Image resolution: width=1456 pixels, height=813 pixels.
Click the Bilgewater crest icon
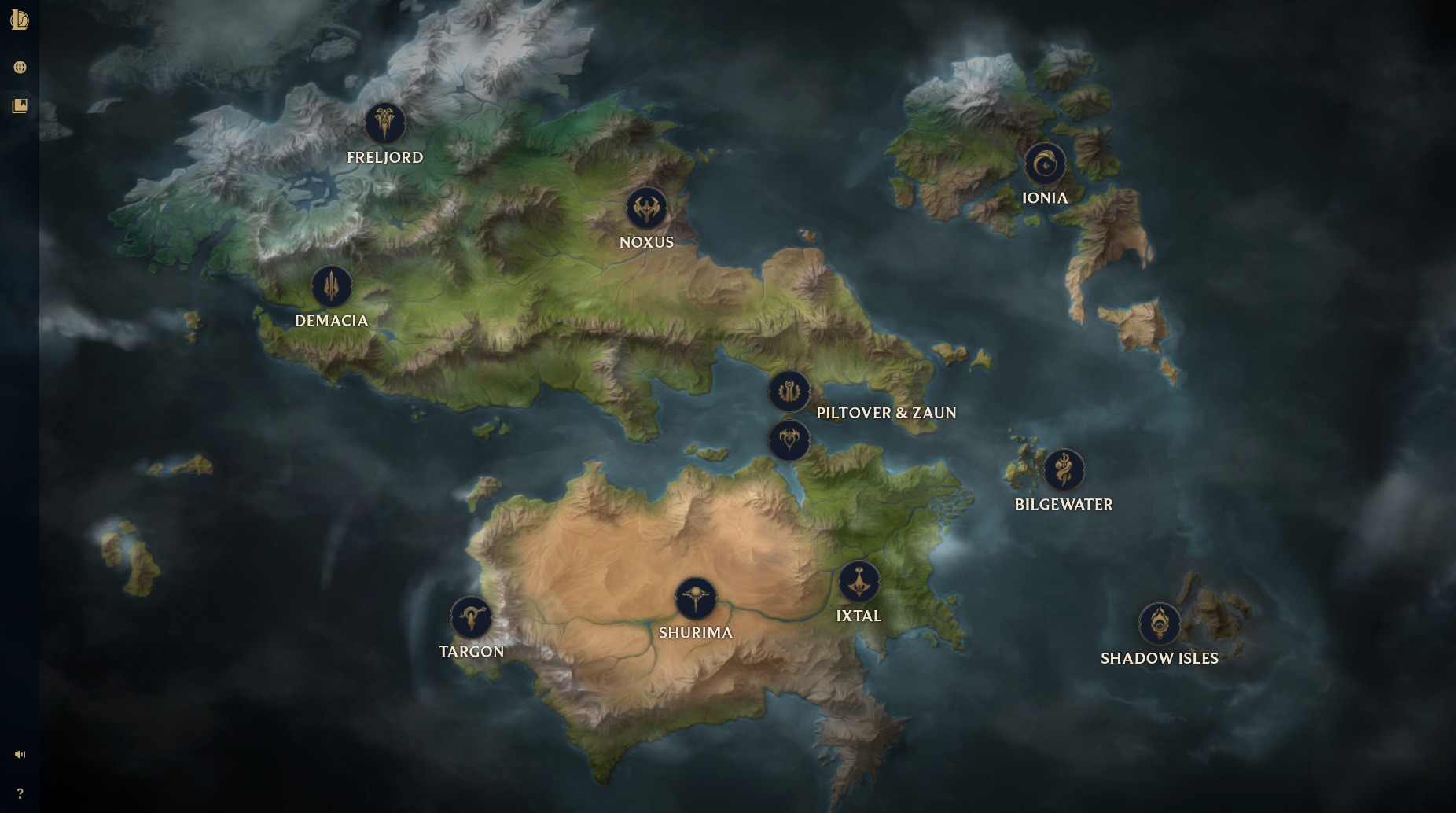pos(1064,470)
